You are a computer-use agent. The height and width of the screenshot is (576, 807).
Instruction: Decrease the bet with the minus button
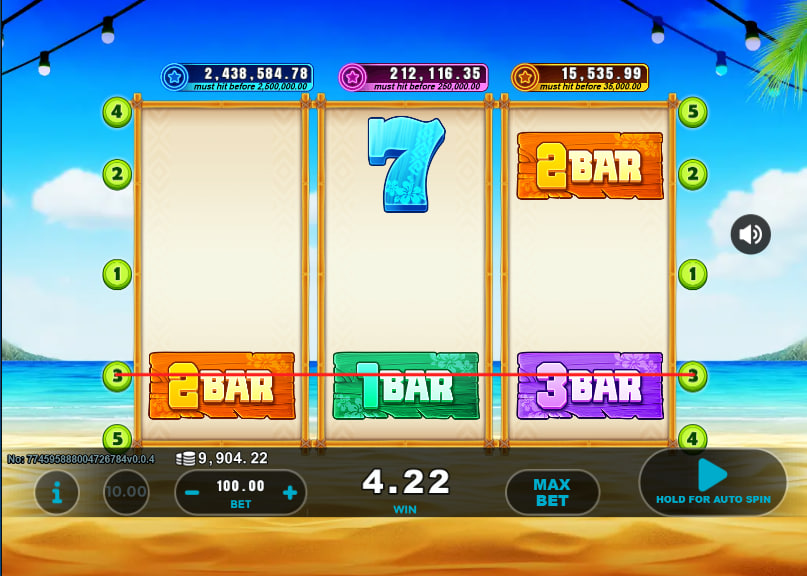194,492
